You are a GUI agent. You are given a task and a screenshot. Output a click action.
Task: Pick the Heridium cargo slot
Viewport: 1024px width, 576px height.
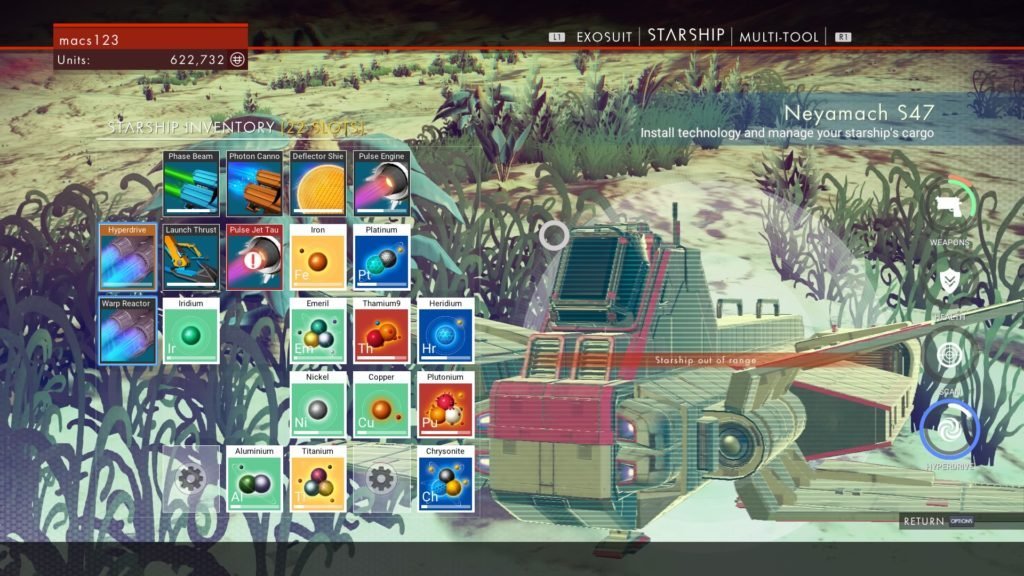pos(446,330)
